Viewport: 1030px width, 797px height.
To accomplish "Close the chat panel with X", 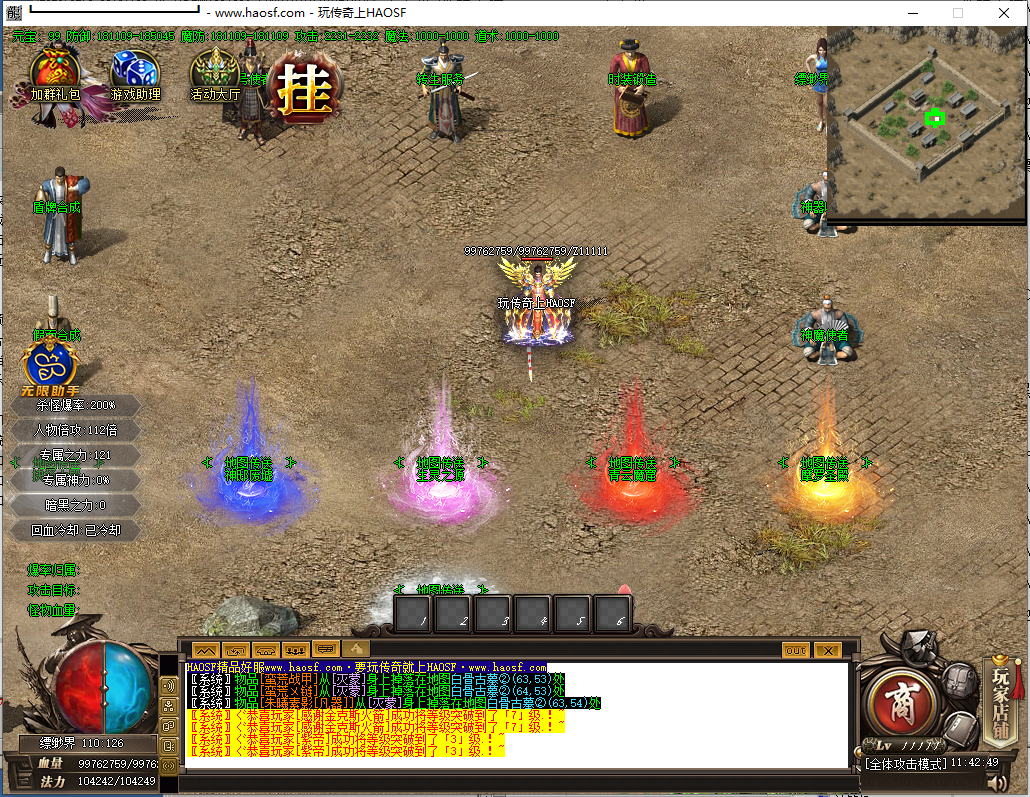I will (x=827, y=650).
